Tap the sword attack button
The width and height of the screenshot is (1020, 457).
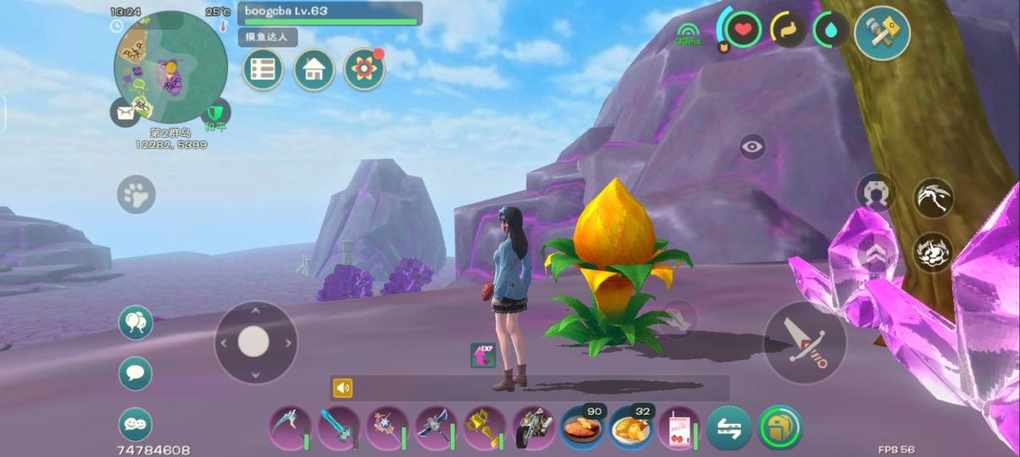[805, 342]
